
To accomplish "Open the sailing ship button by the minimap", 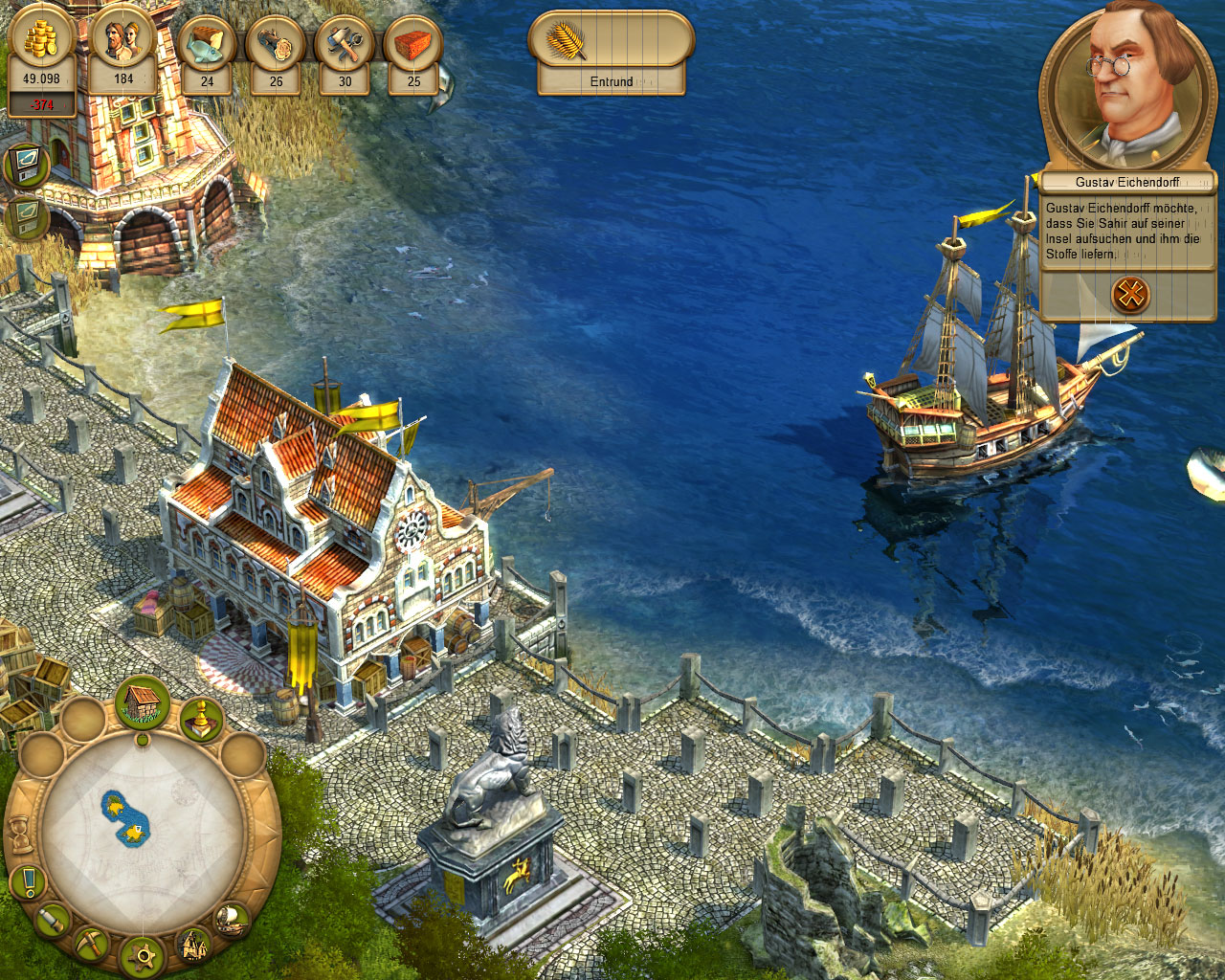I will (231, 921).
